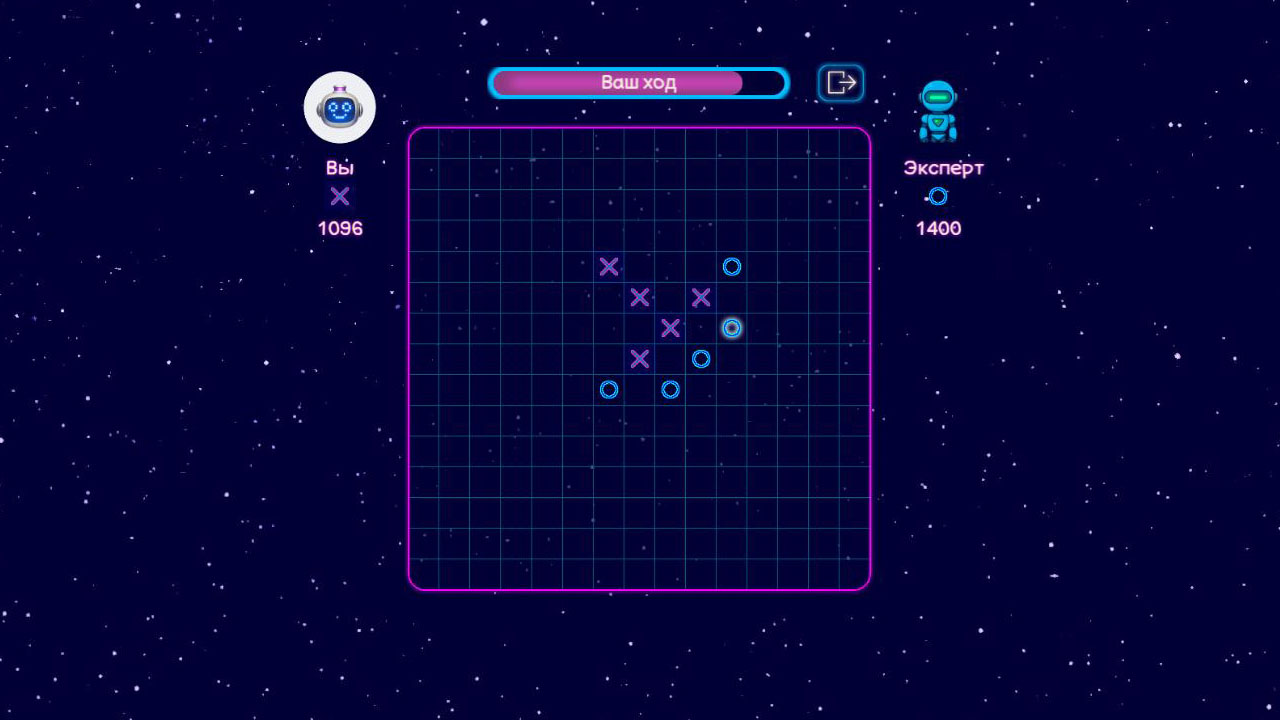Image resolution: width=1280 pixels, height=720 pixels.
Task: Click the topmost O near the first X
Action: click(x=731, y=267)
